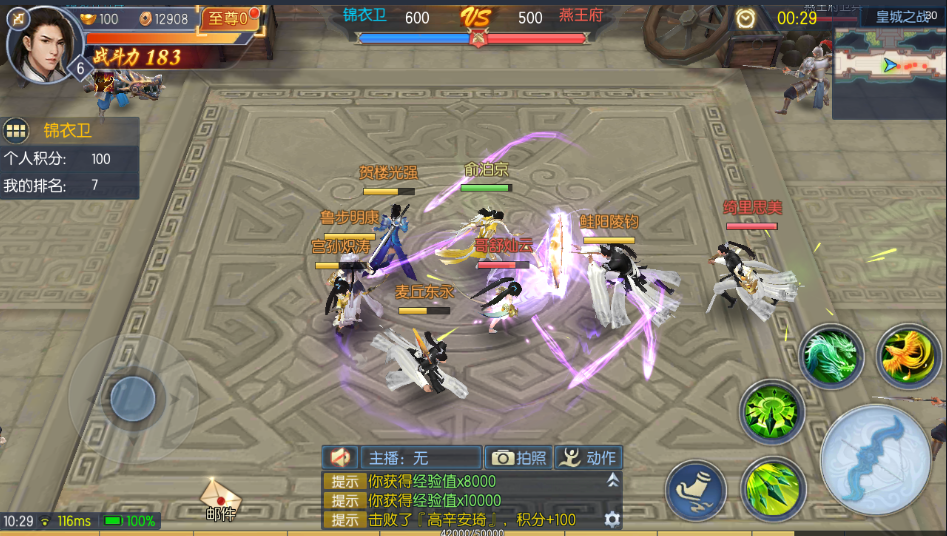Trigger the boot dash skill
The height and width of the screenshot is (536, 947).
(696, 490)
